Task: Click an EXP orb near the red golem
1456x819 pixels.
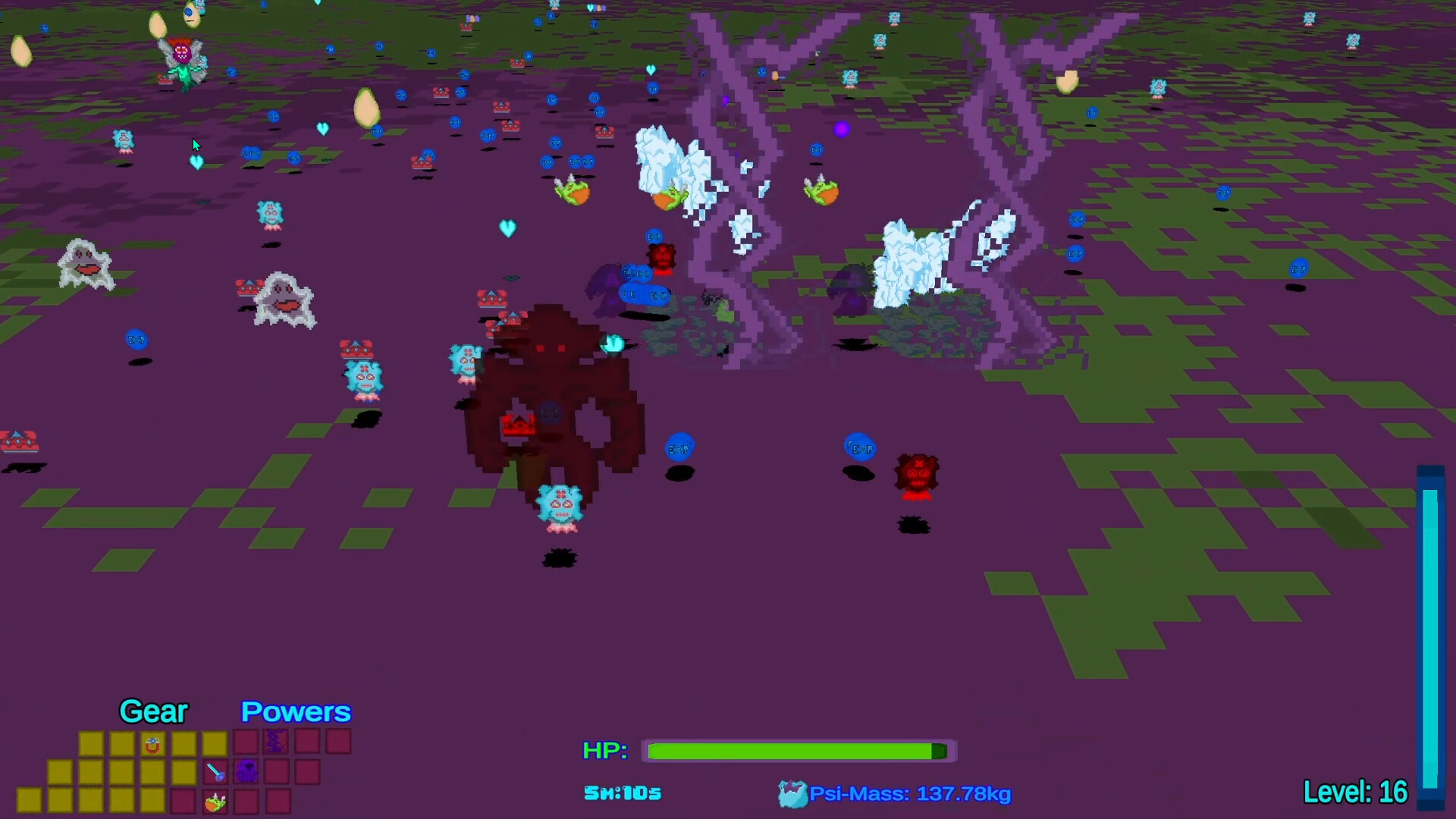Action: point(678,448)
